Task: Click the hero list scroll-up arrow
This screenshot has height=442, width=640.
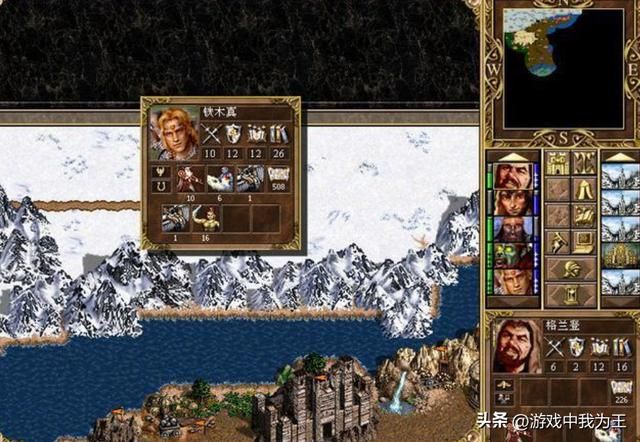Action: pos(512,156)
